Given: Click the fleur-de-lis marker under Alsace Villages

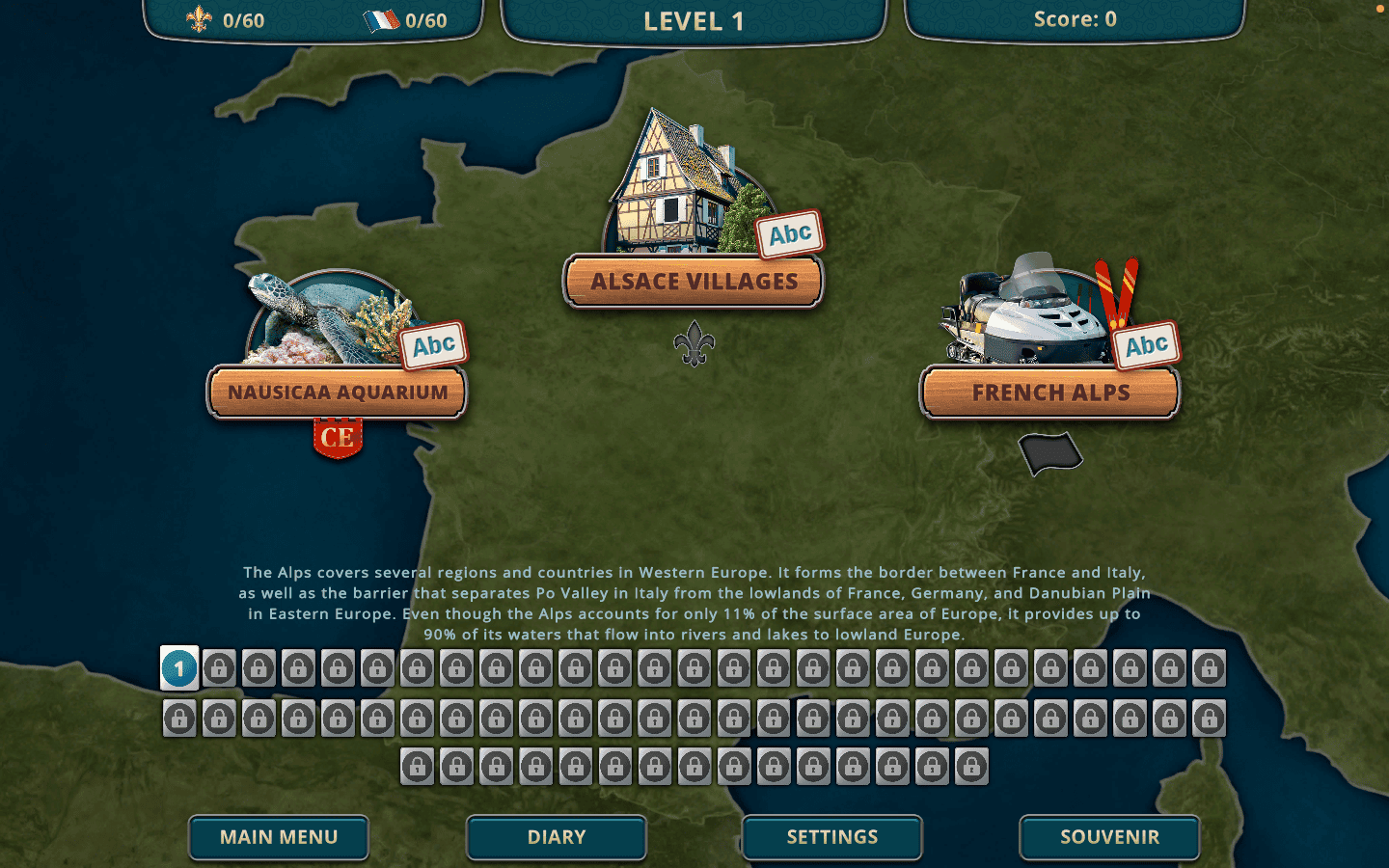Looking at the screenshot, I should (x=694, y=343).
